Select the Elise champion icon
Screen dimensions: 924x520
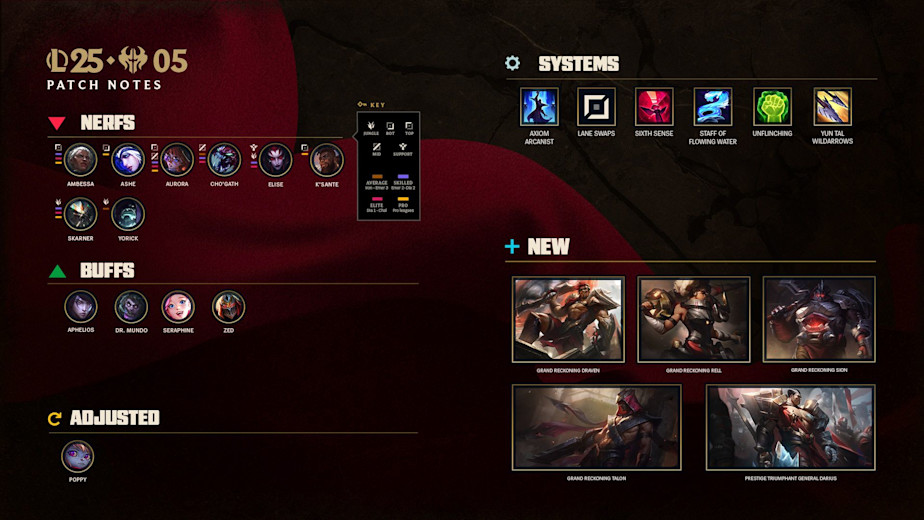pos(276,160)
